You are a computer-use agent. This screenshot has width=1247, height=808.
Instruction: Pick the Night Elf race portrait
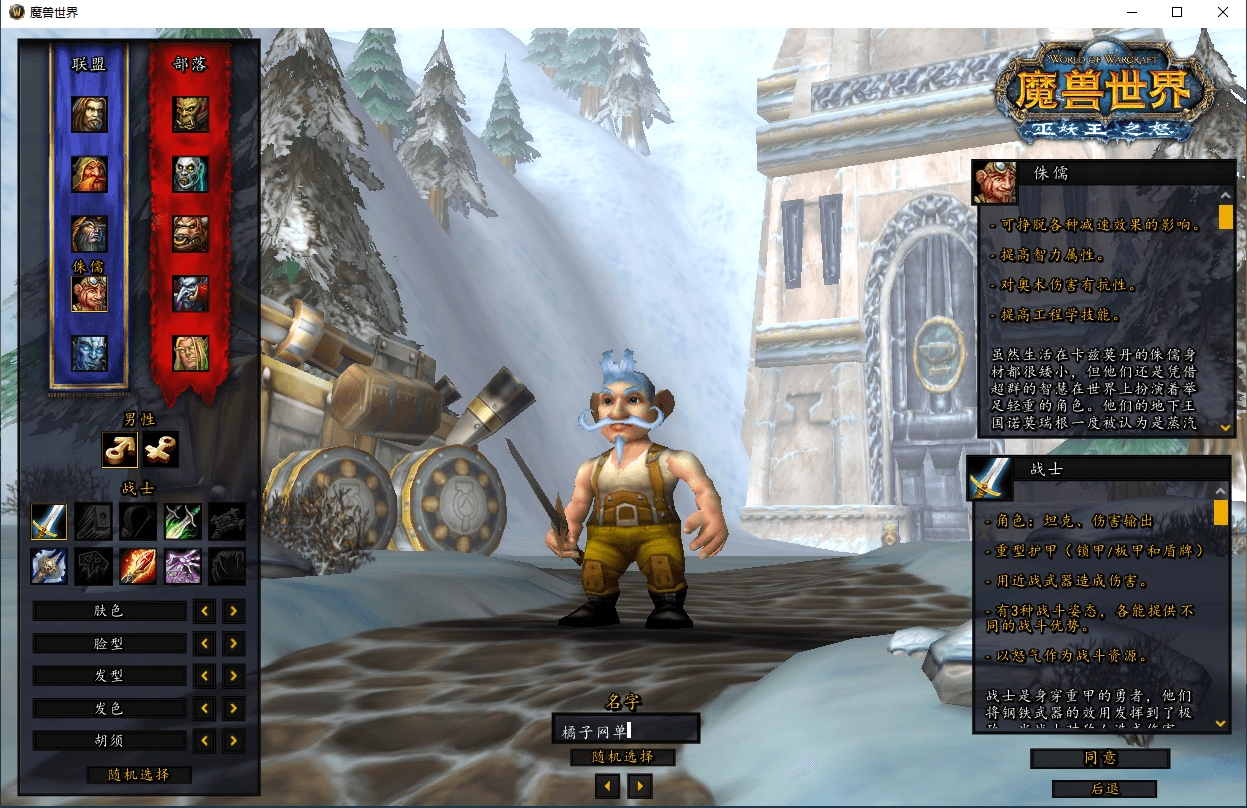click(89, 234)
